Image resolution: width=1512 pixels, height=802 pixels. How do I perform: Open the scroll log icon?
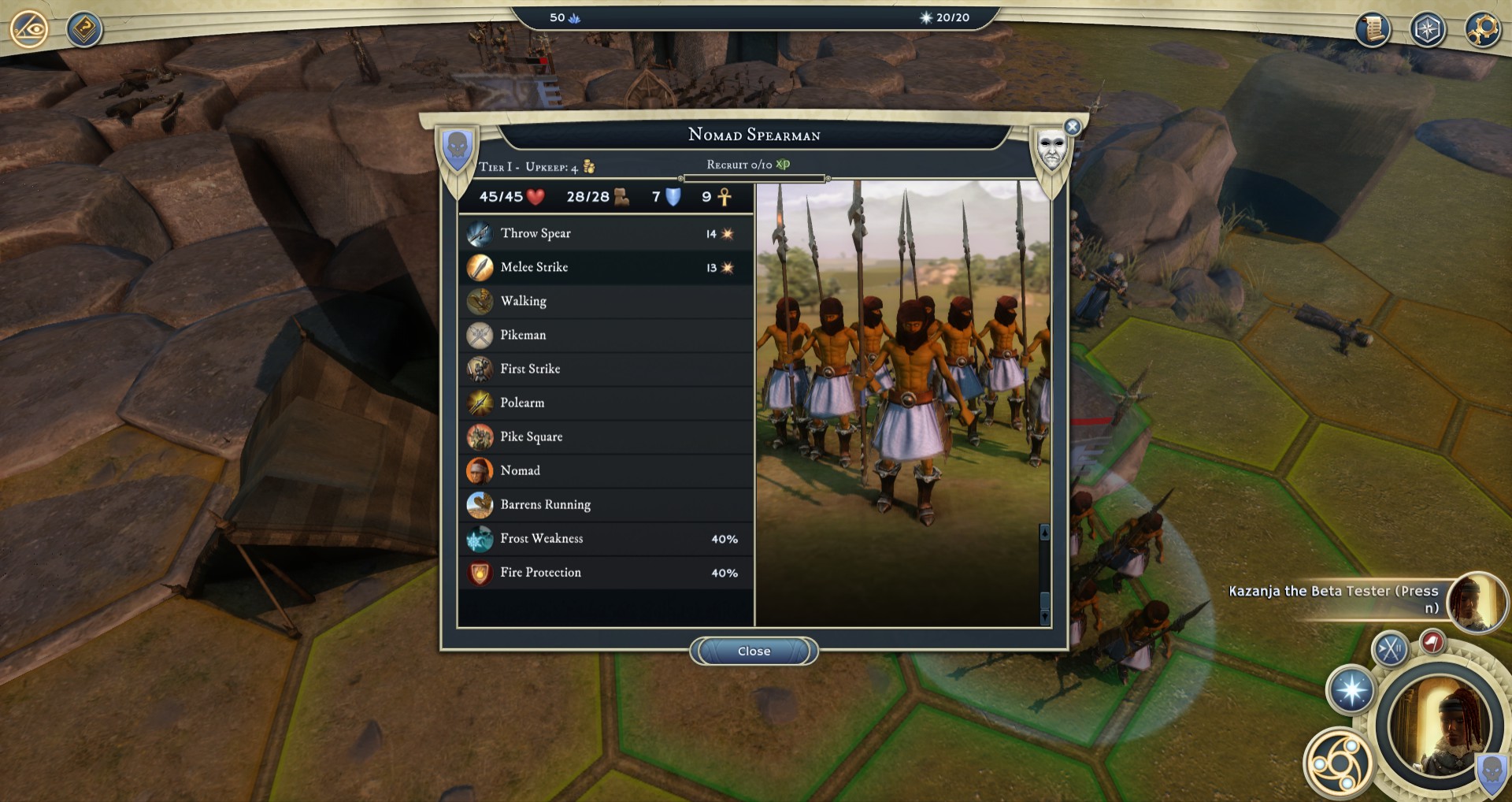(1373, 30)
